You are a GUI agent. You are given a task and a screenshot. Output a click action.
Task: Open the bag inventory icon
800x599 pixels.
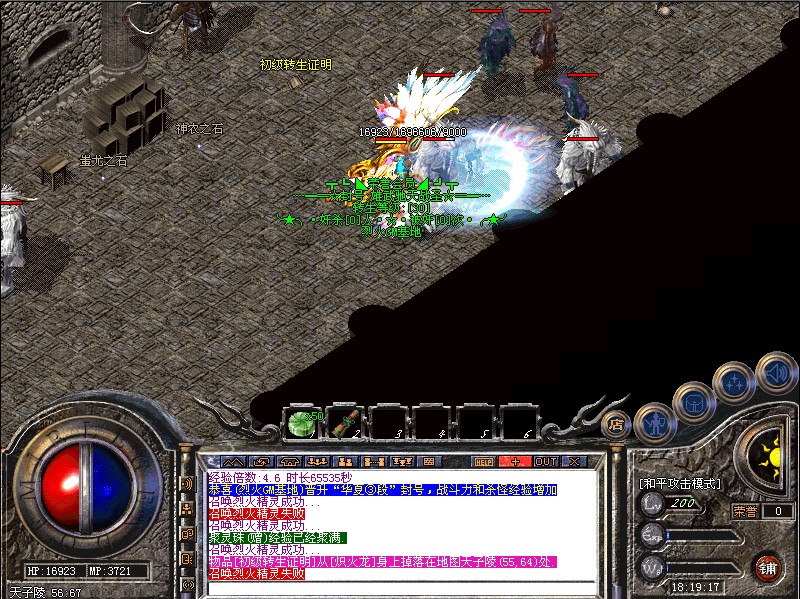click(x=693, y=401)
